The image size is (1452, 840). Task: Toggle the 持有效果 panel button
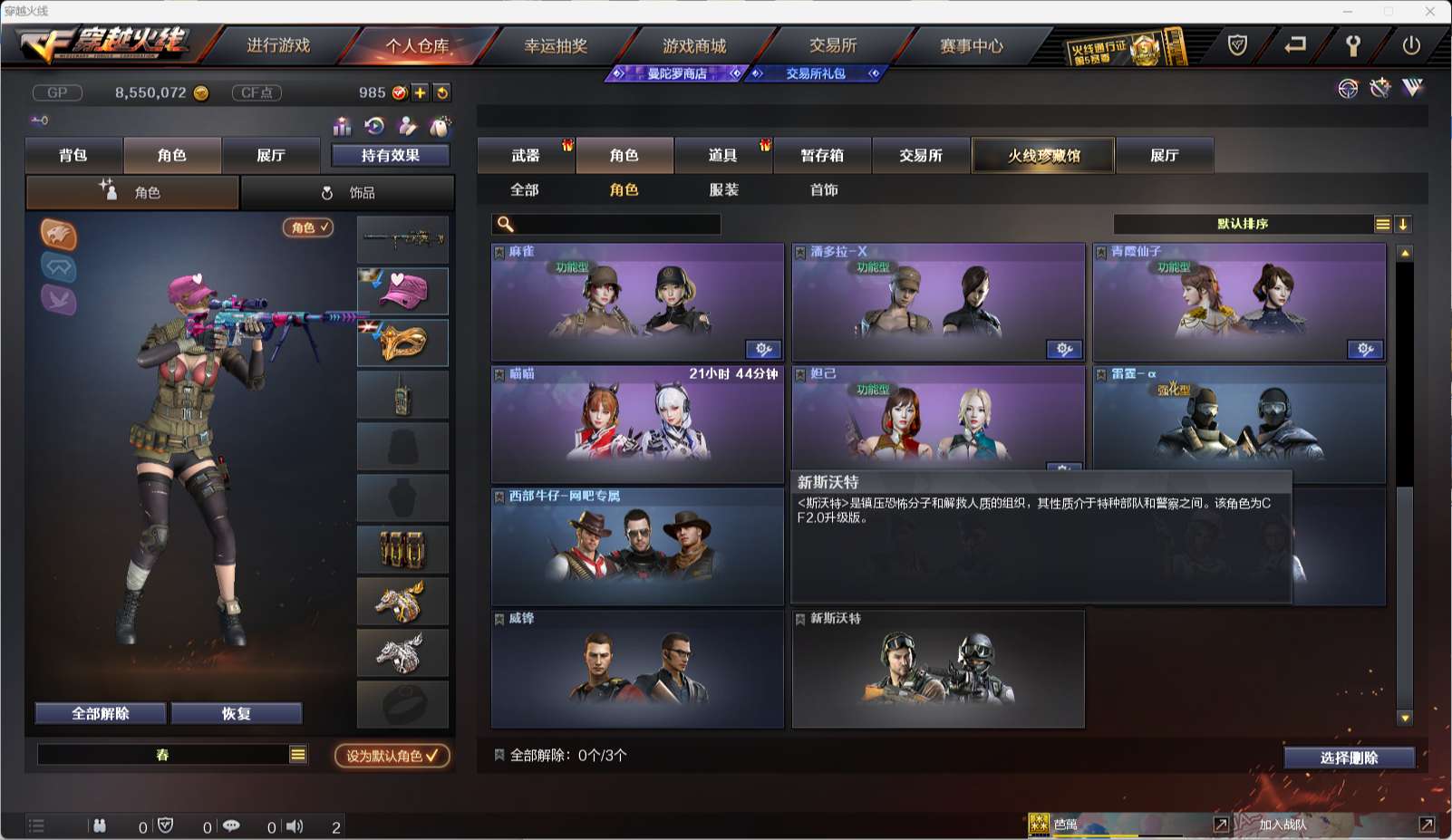[392, 155]
